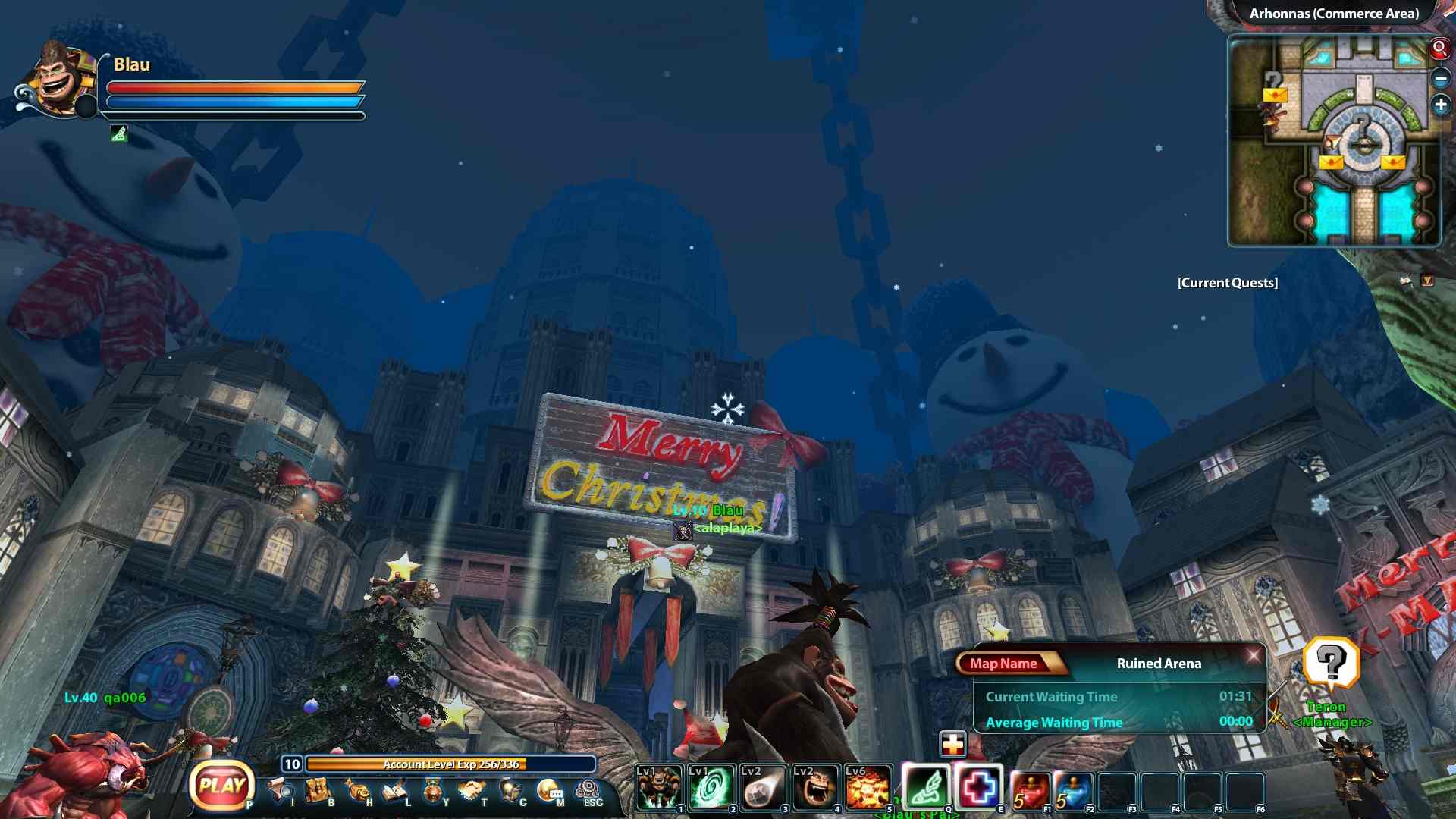Click the handshake menu icon
The height and width of the screenshot is (819, 1456).
point(471,790)
